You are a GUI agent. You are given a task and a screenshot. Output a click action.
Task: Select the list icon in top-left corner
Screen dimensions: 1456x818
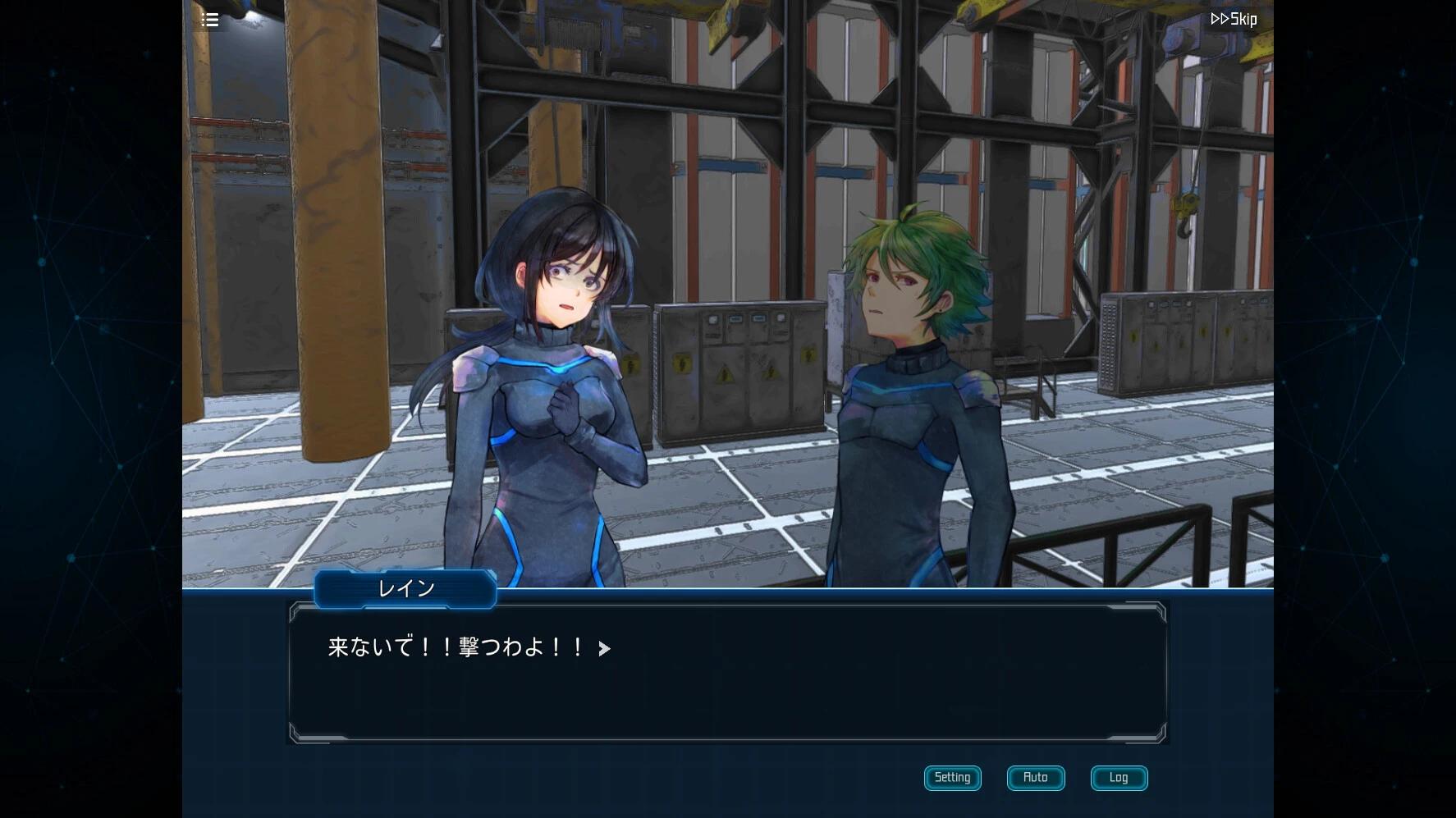tap(209, 19)
